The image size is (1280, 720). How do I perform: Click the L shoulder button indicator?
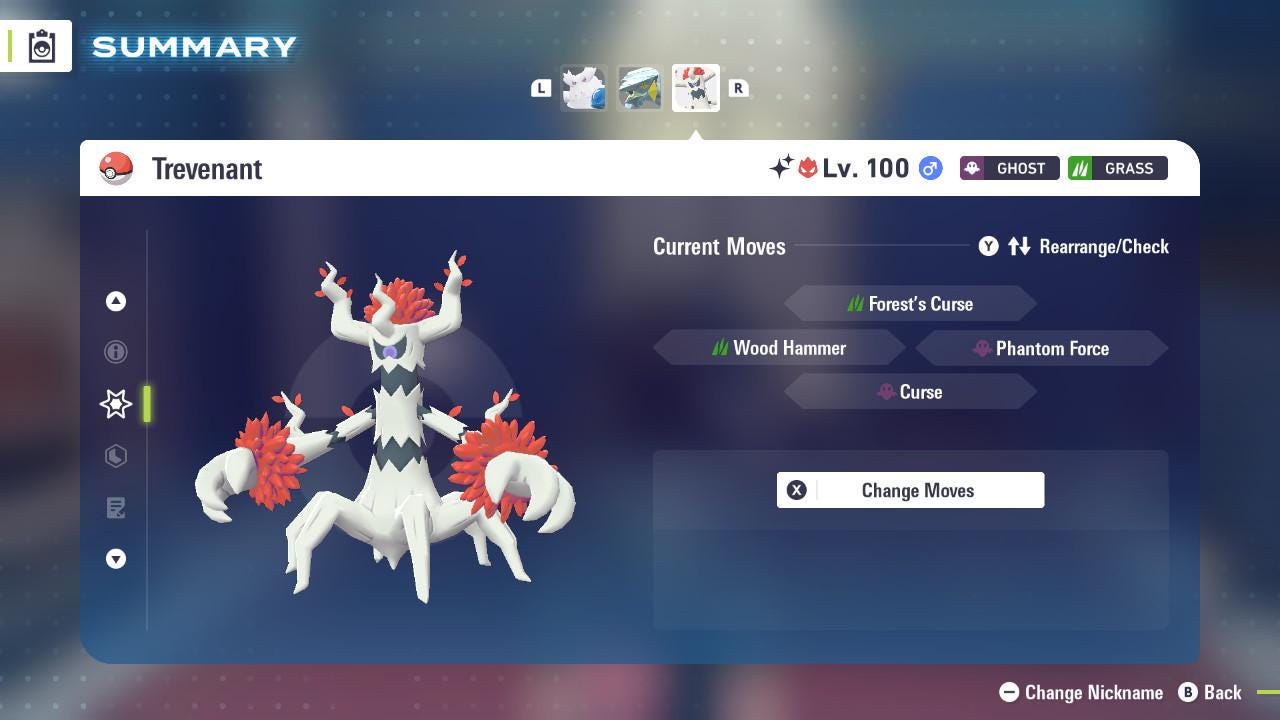(x=541, y=88)
